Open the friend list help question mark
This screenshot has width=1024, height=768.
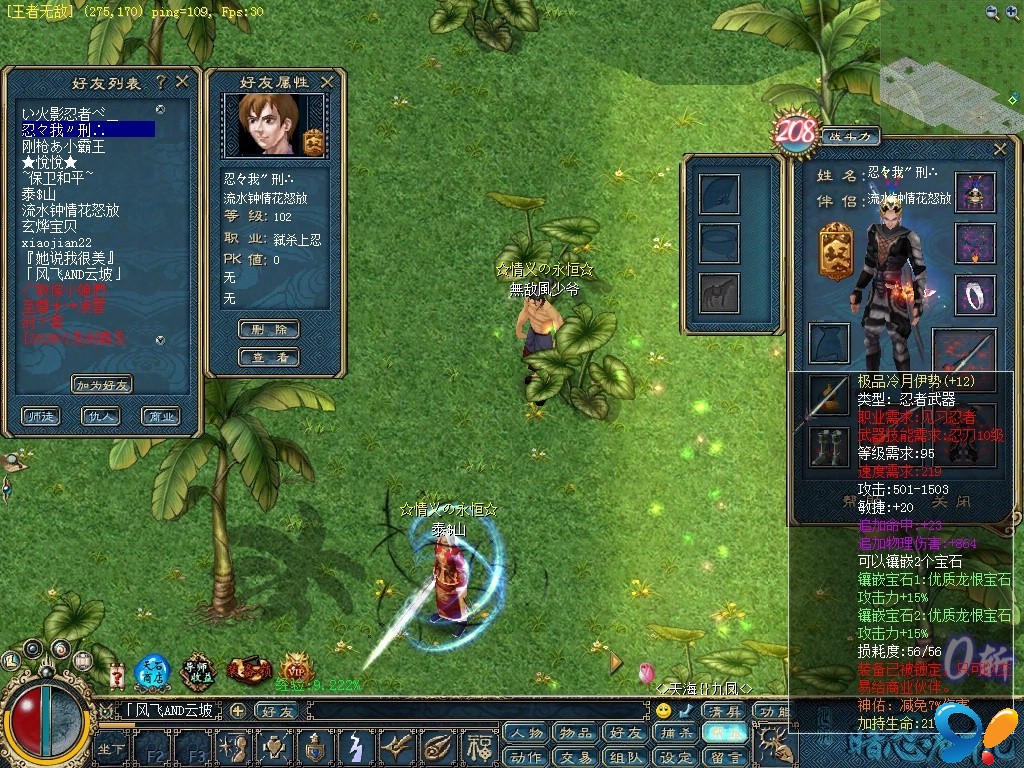161,81
